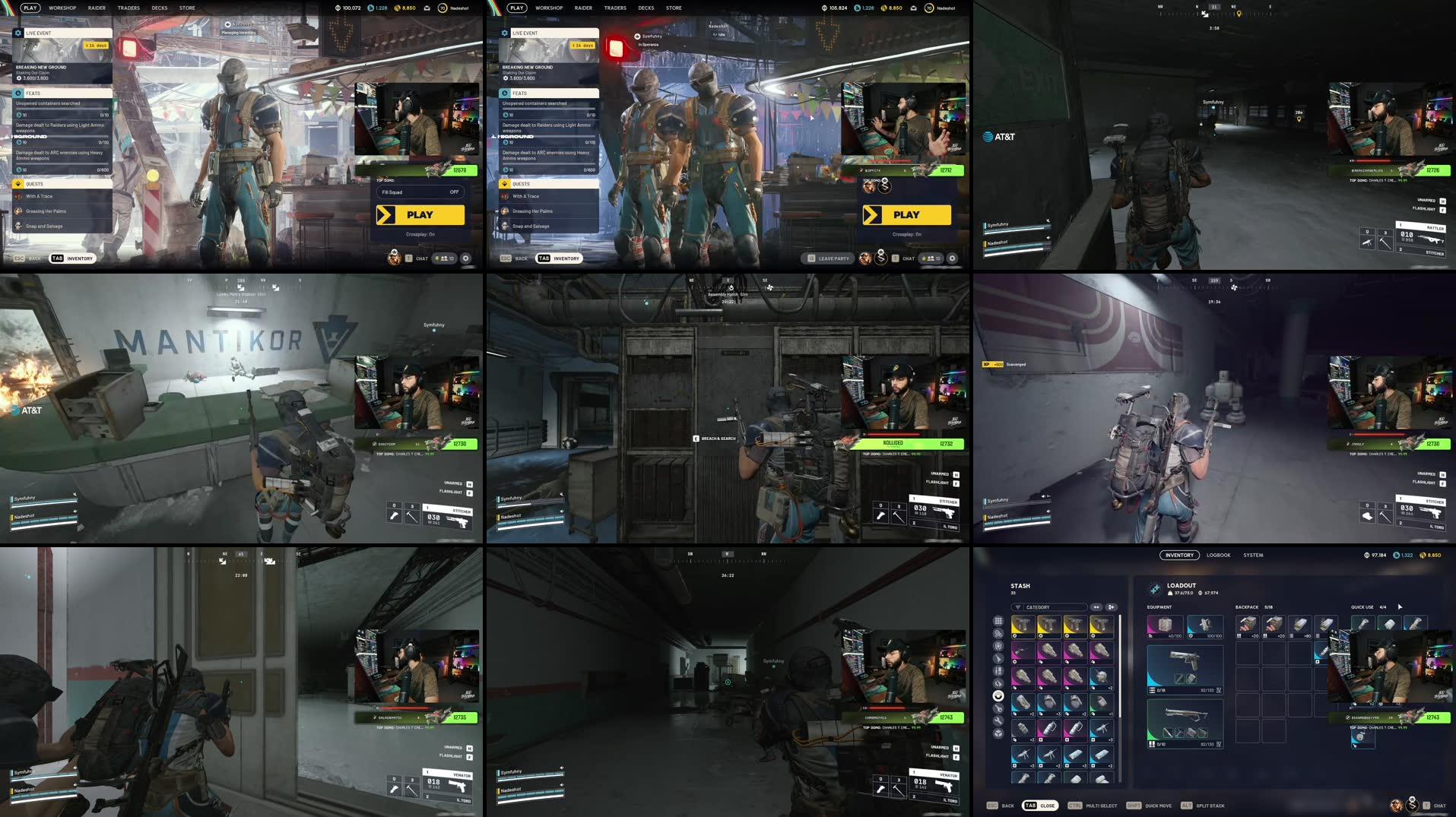Select the grid category filter in the Stash sidebar

tap(998, 621)
